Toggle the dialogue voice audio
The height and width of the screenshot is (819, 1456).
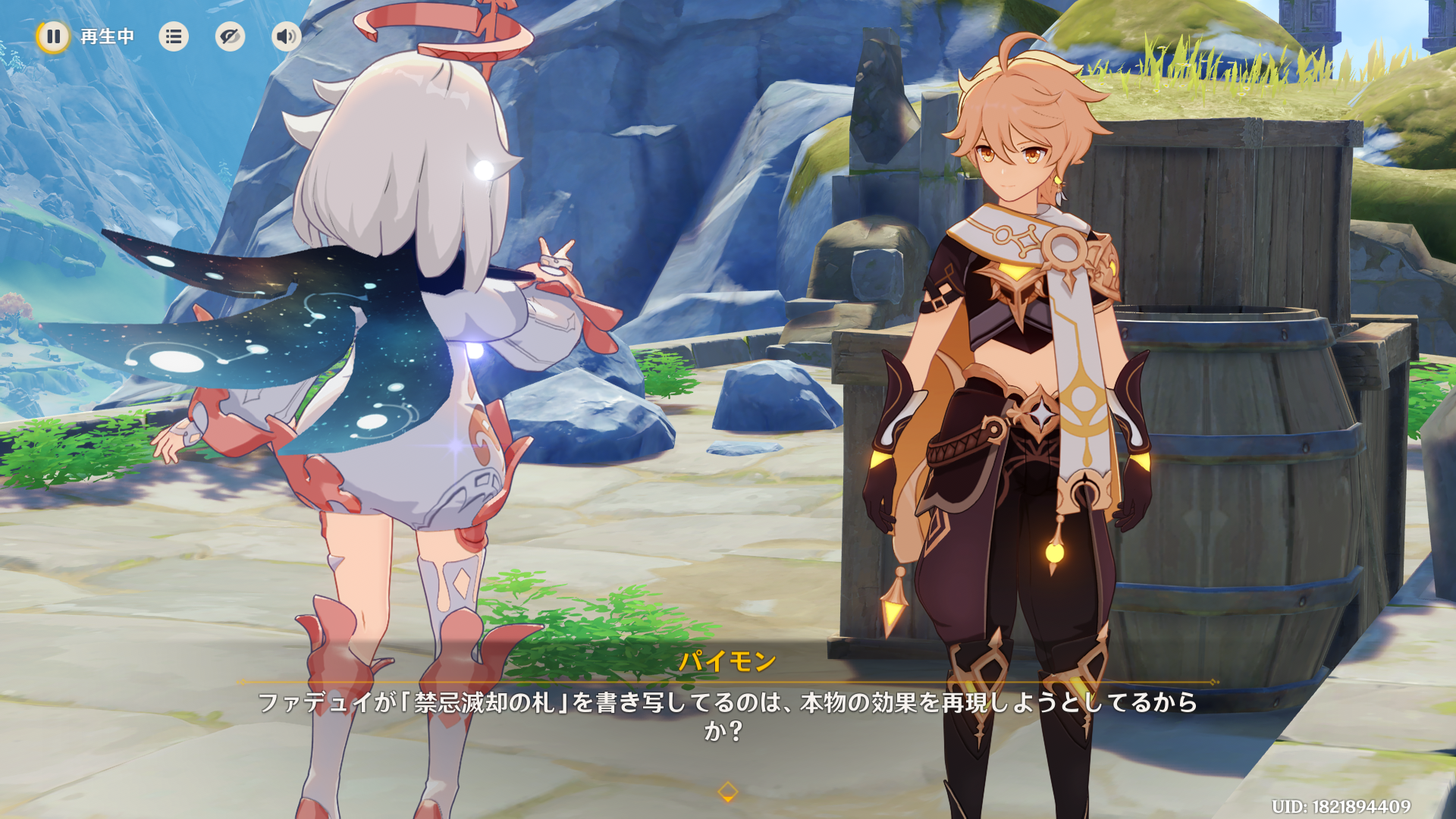pos(286,36)
